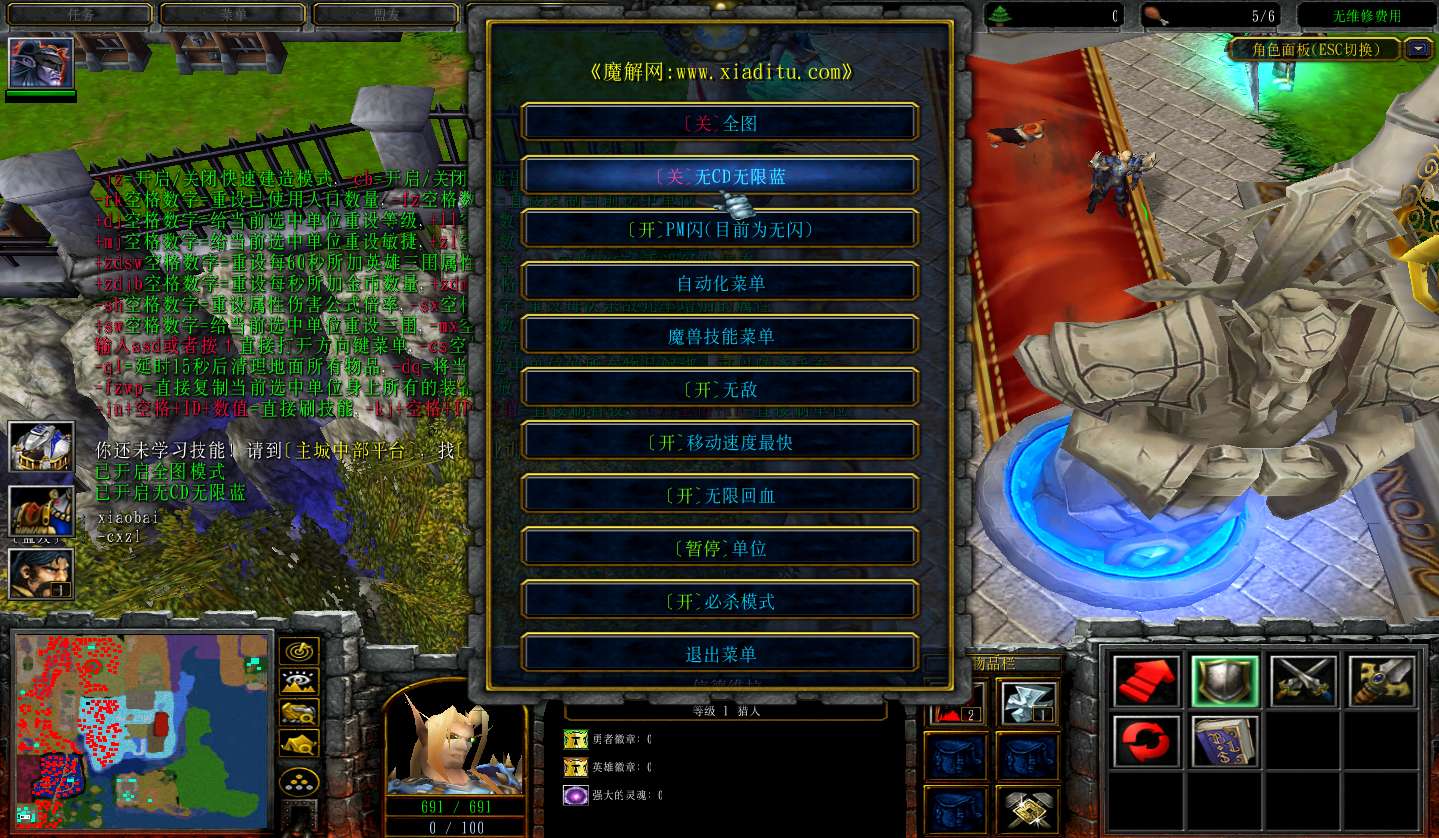This screenshot has width=1439, height=838.
Task: Open the 盟友 allies menu
Action: pos(386,15)
